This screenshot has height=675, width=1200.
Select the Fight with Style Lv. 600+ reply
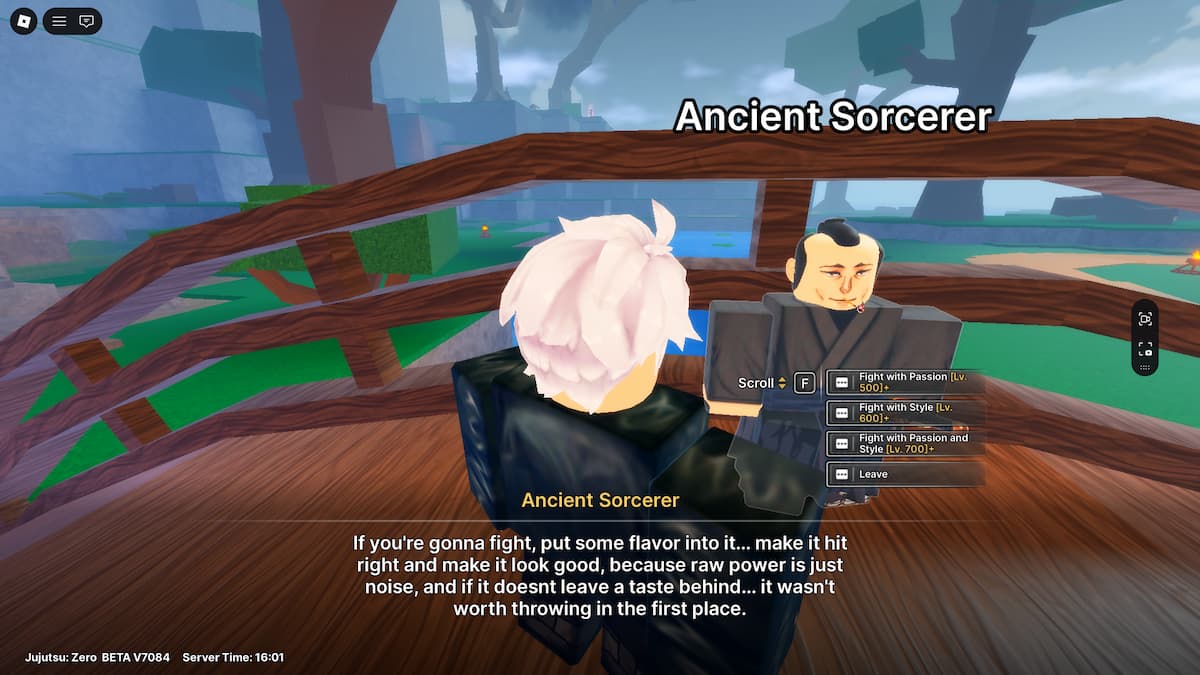(x=905, y=412)
